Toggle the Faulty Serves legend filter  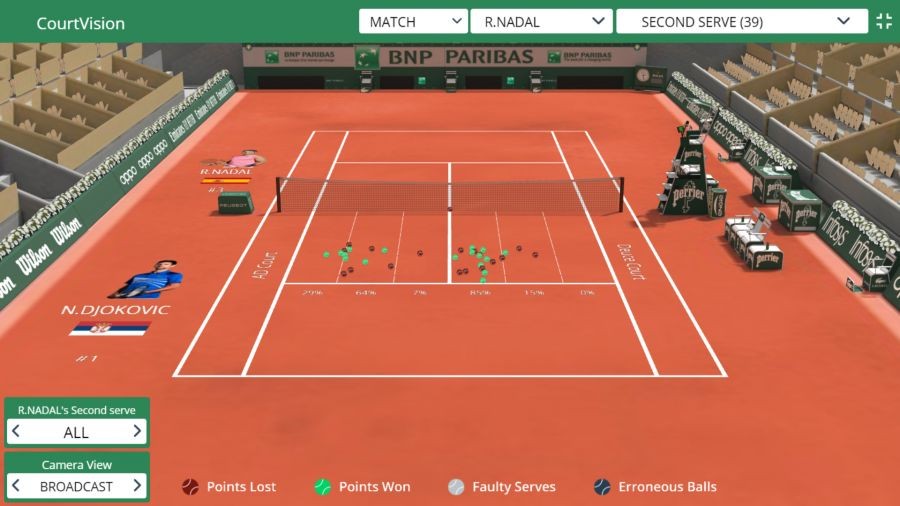(501, 487)
